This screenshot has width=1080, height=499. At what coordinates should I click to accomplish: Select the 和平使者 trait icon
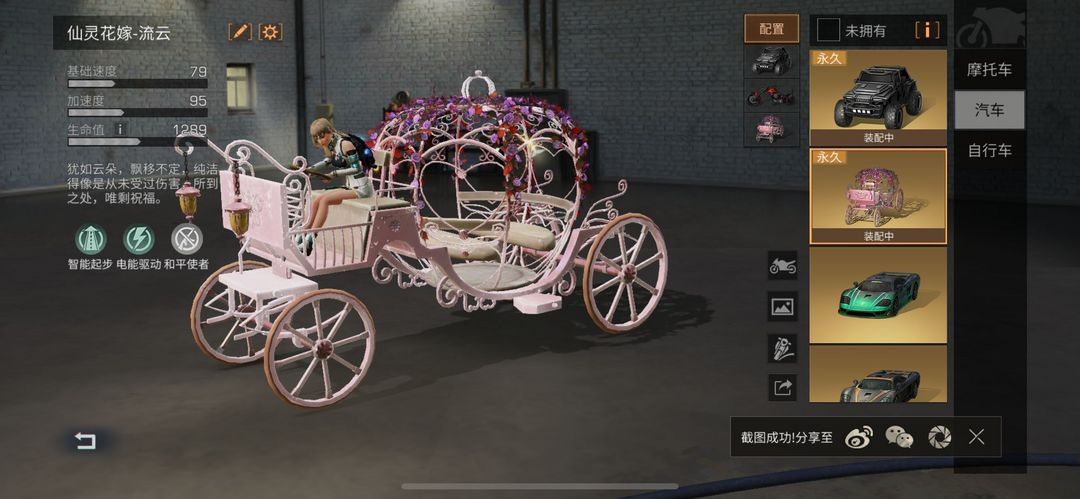pos(186,239)
